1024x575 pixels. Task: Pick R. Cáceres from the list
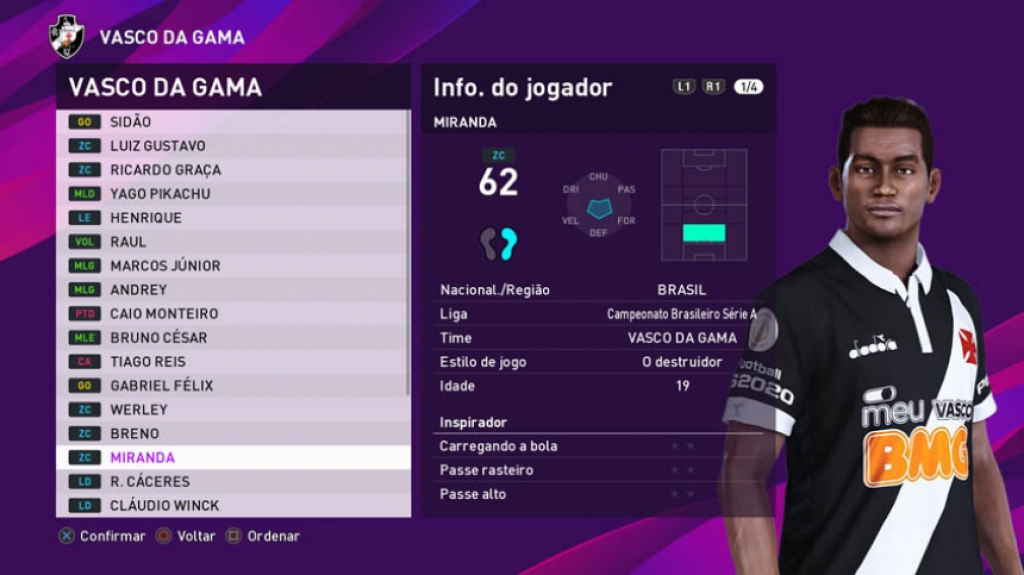pos(232,482)
